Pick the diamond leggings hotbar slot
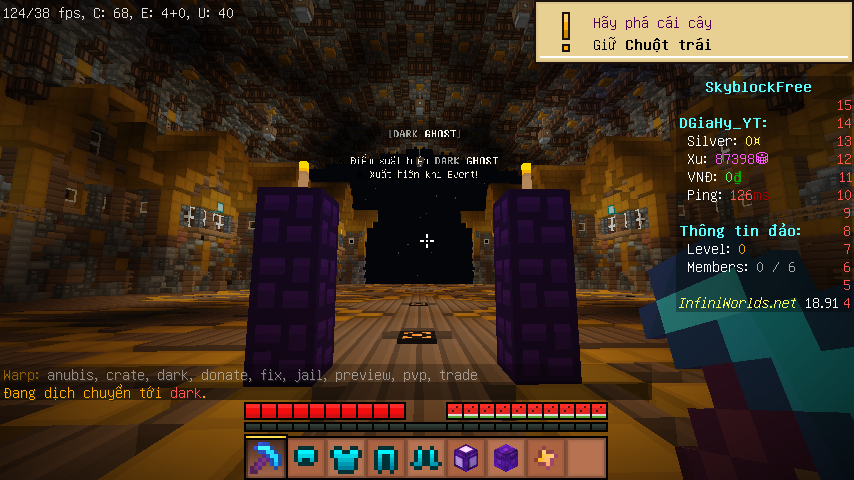Image resolution: width=854 pixels, height=480 pixels. click(386, 458)
